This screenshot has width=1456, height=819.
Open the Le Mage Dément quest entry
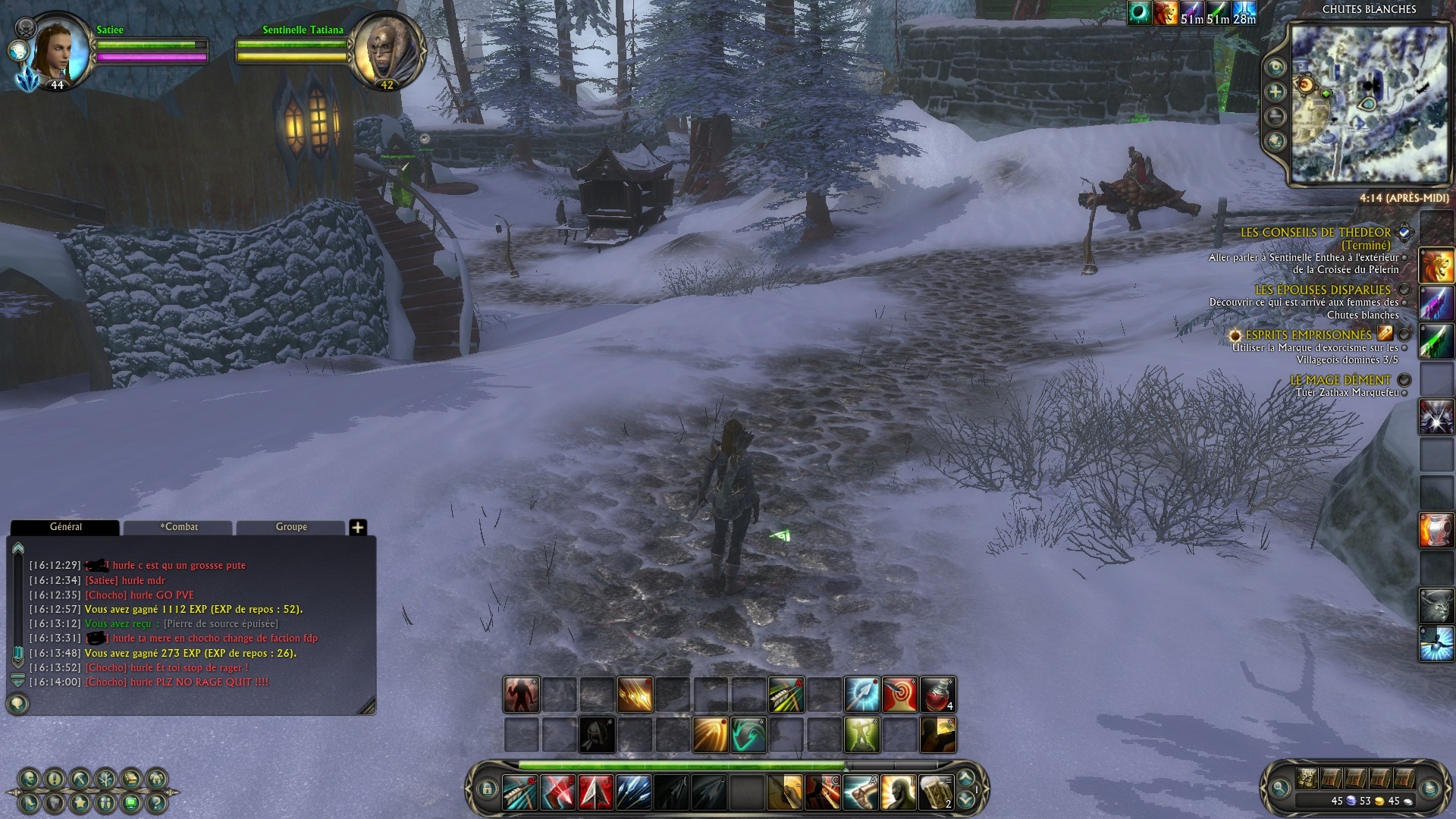click(x=1340, y=380)
